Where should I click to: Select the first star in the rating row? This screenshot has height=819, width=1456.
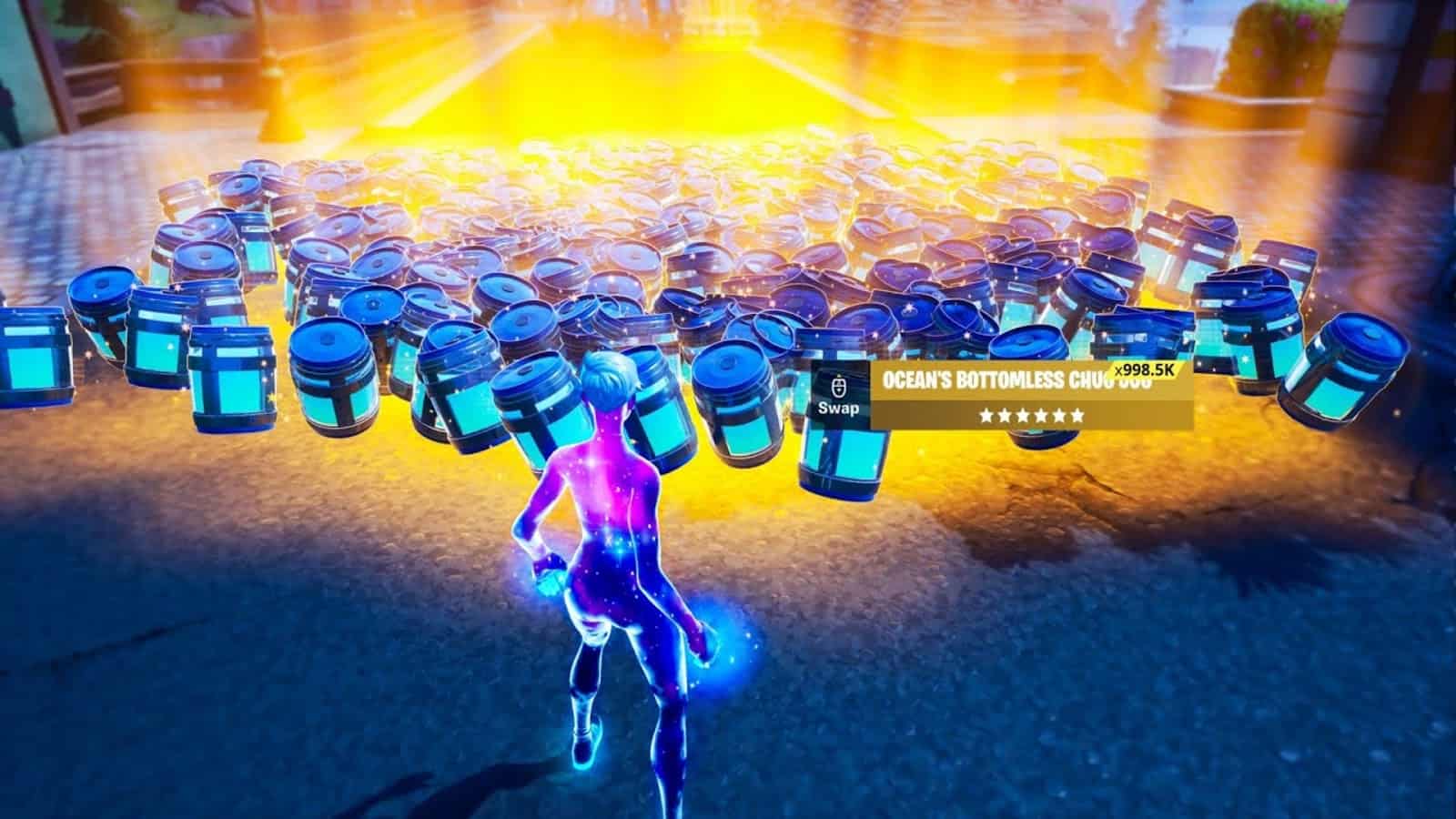coord(985,415)
